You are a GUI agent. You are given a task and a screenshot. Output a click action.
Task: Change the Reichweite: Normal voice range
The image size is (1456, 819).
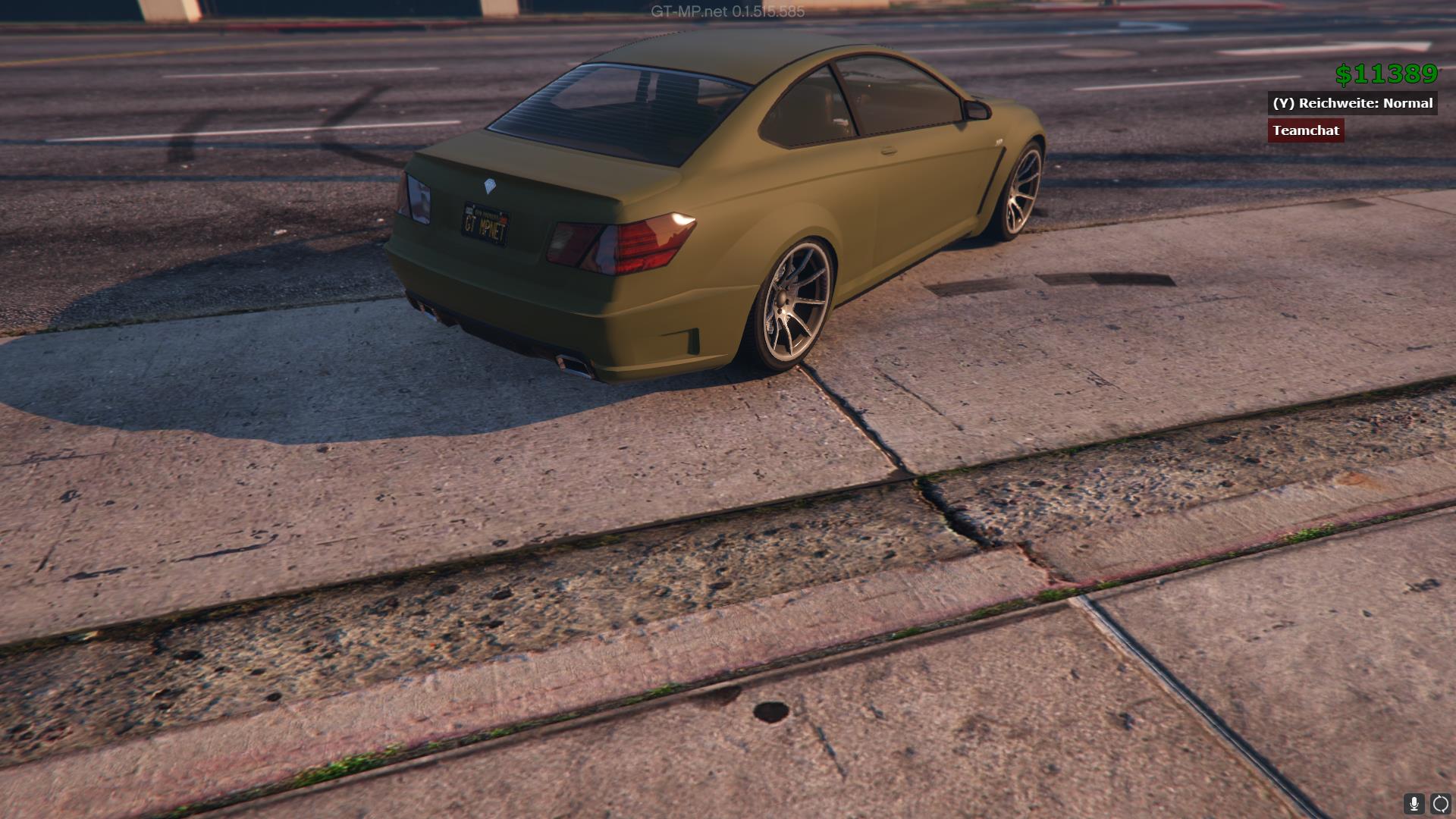(1352, 103)
